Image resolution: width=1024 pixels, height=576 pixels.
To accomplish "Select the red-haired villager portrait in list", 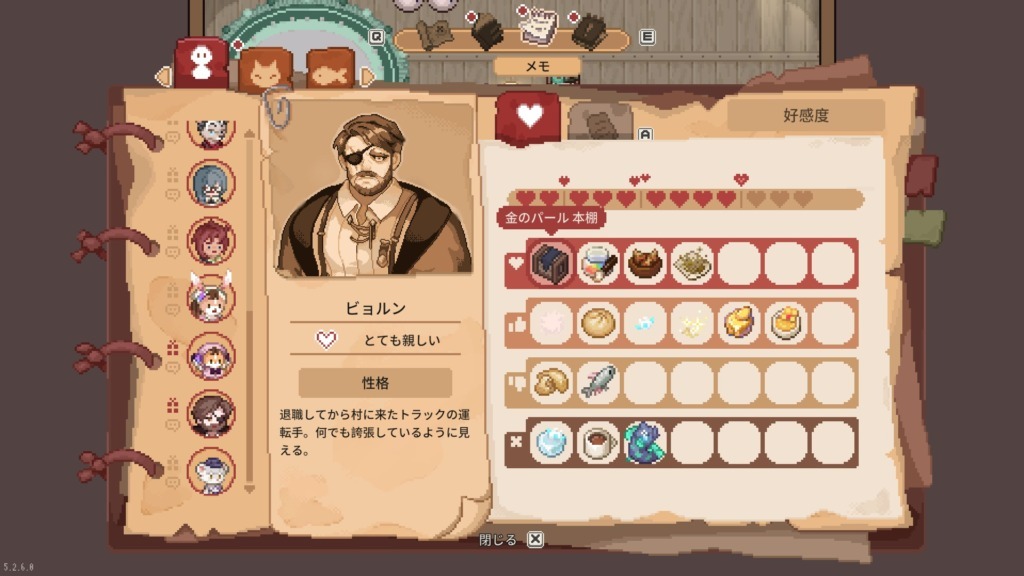I will click(211, 240).
